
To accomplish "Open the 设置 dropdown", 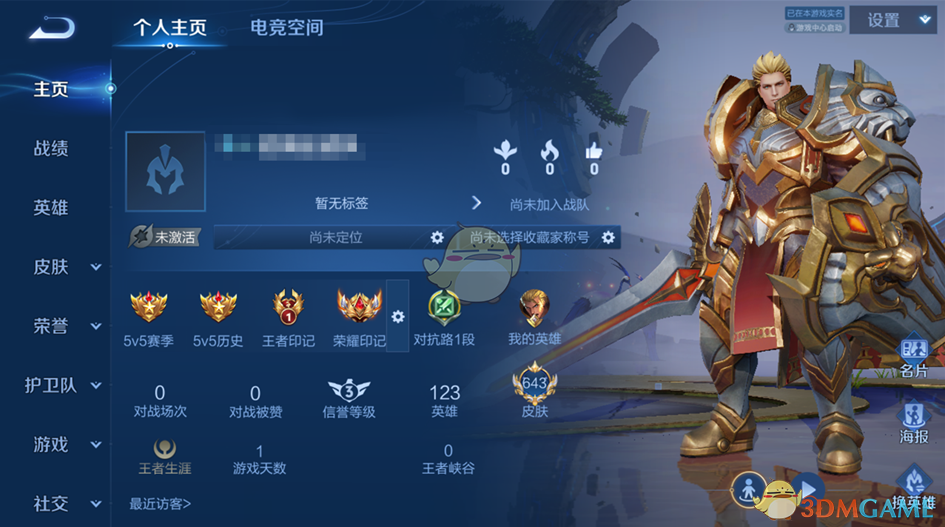I will coord(895,20).
